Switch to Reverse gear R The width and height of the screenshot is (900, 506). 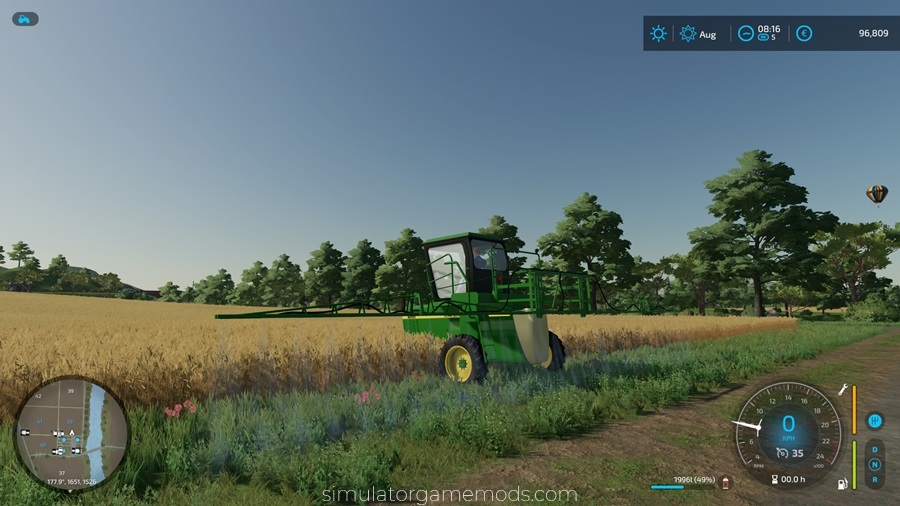(x=875, y=479)
